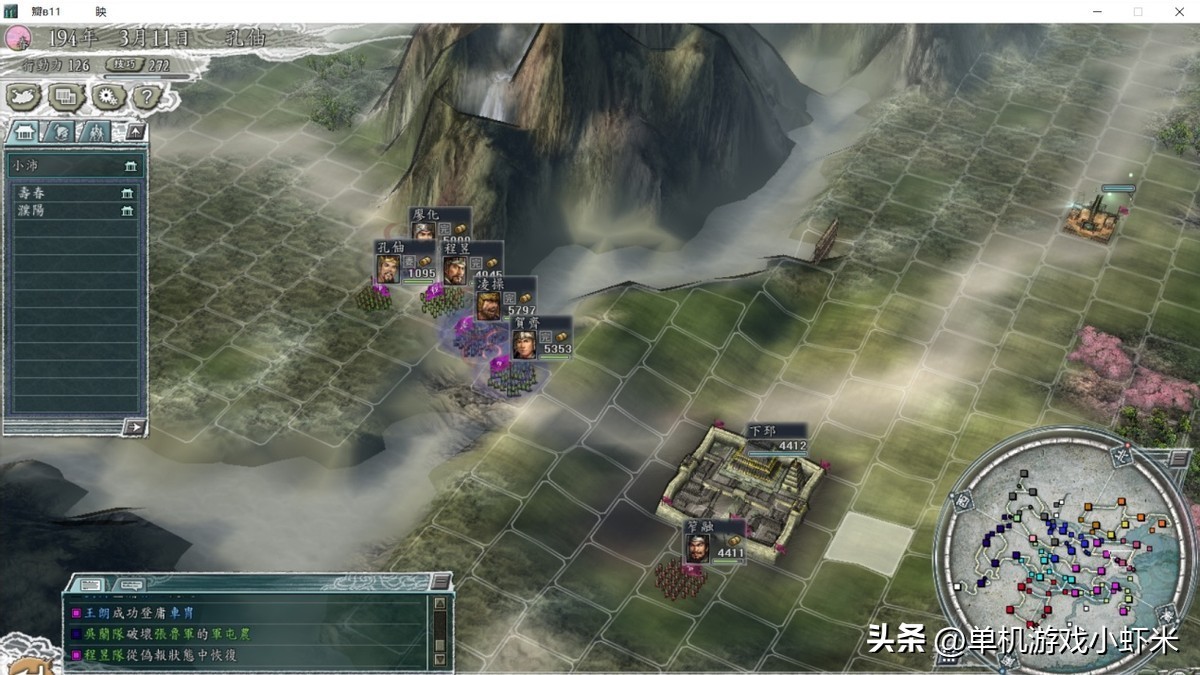Click the arrow button below city list
This screenshot has height=675, width=1200.
134,427
